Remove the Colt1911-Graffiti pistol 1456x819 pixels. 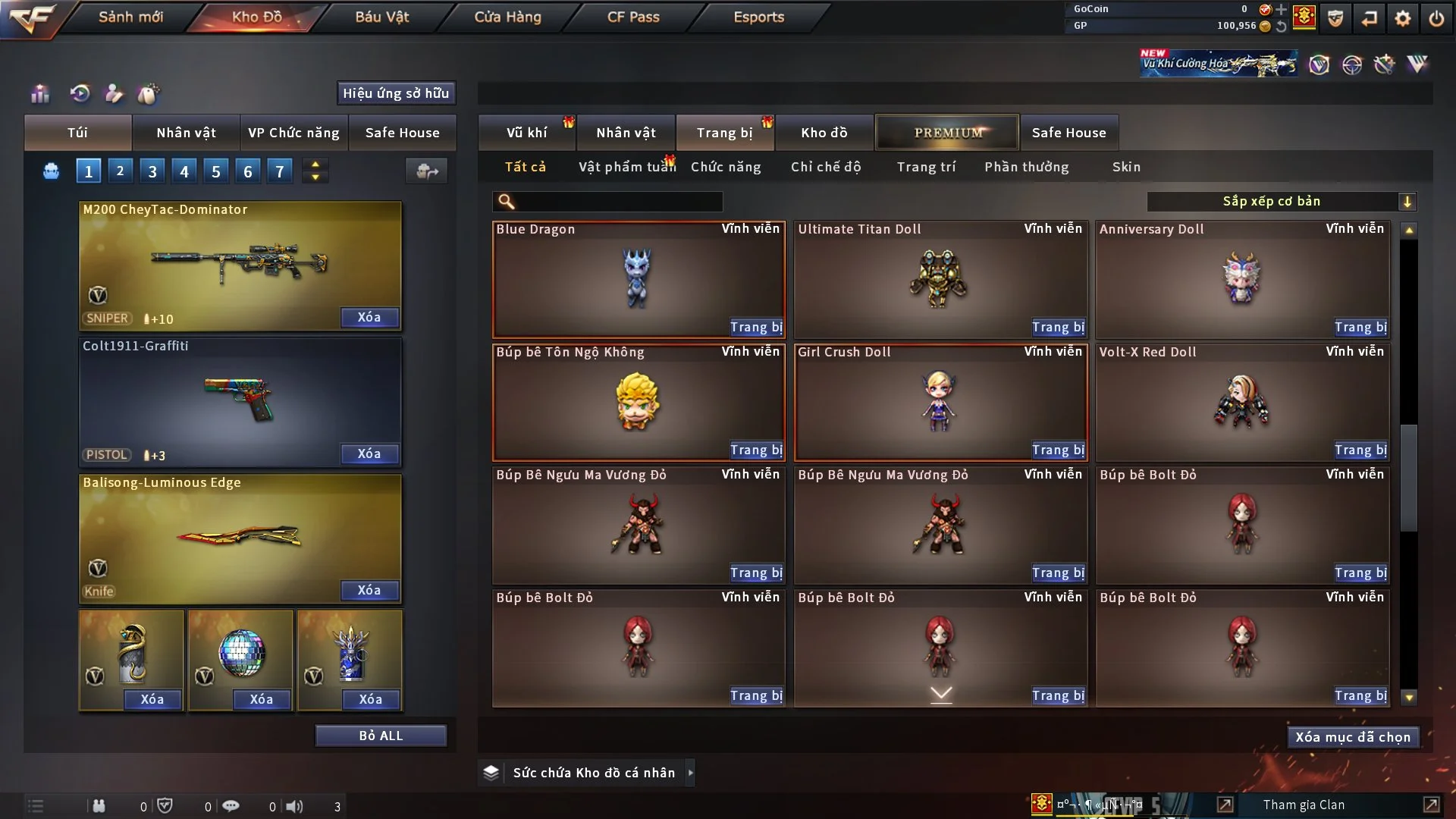[369, 453]
